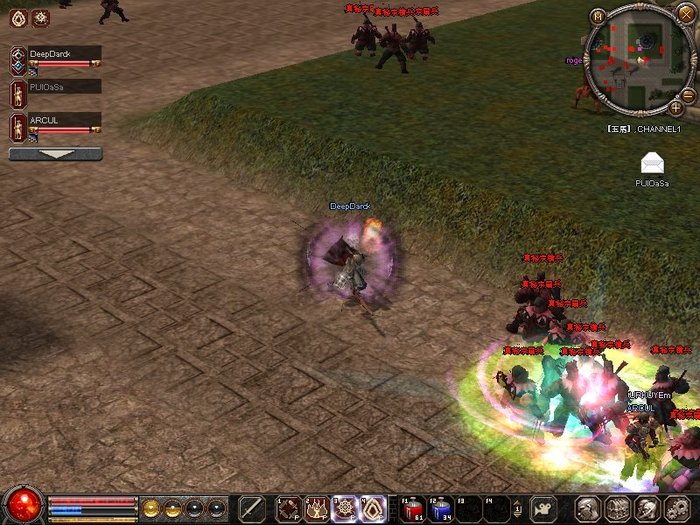700x525 pixels.
Task: Open the map with the M button
Action: coord(599,16)
